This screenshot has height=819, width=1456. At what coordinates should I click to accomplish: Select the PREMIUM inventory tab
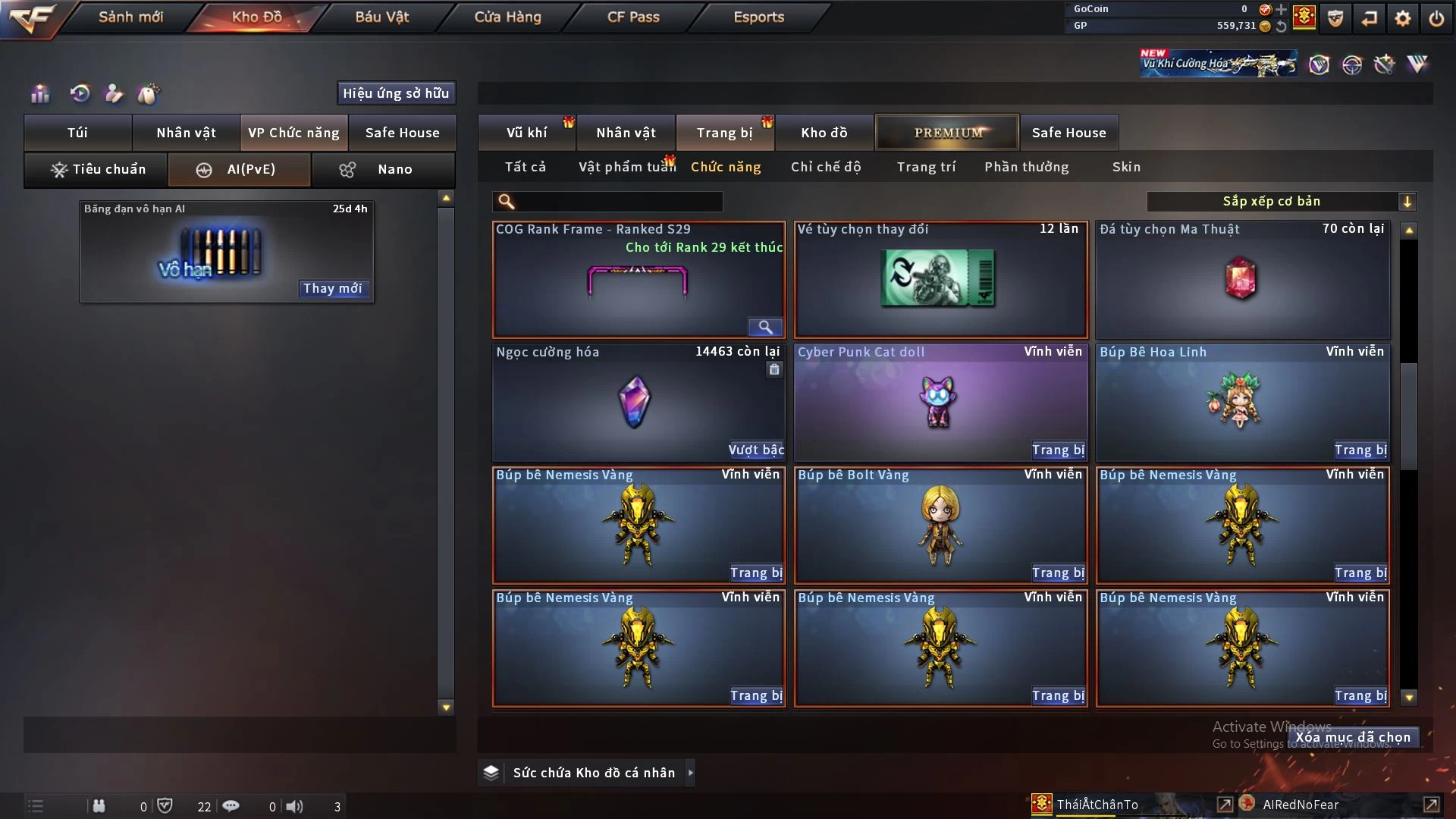coord(947,133)
